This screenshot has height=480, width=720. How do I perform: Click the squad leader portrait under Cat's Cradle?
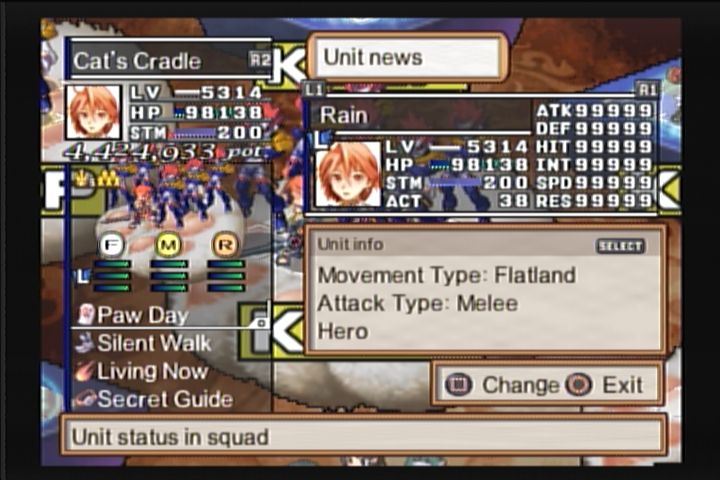click(x=93, y=112)
